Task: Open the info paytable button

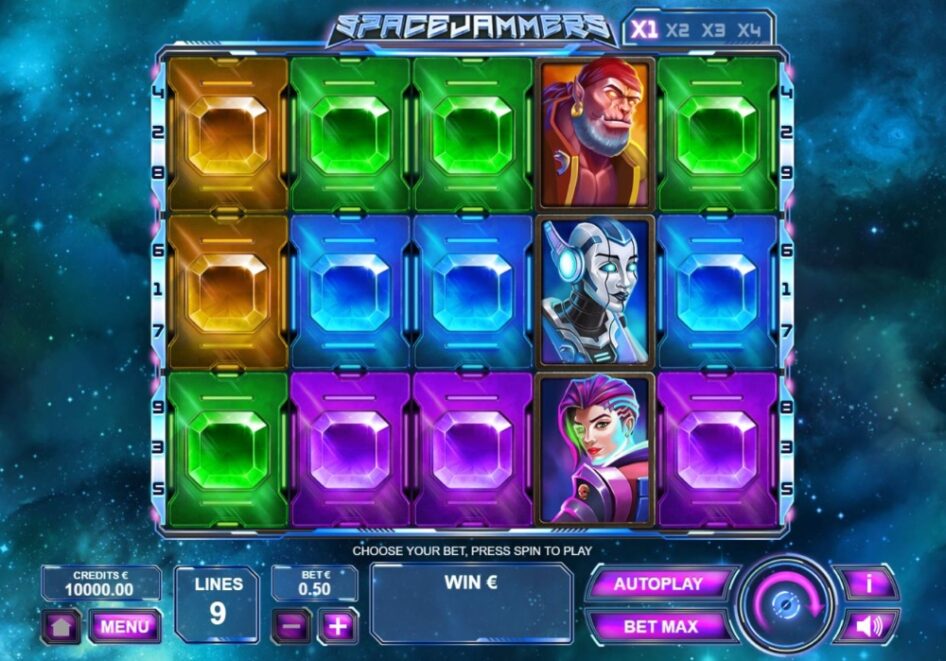Action: [866, 583]
